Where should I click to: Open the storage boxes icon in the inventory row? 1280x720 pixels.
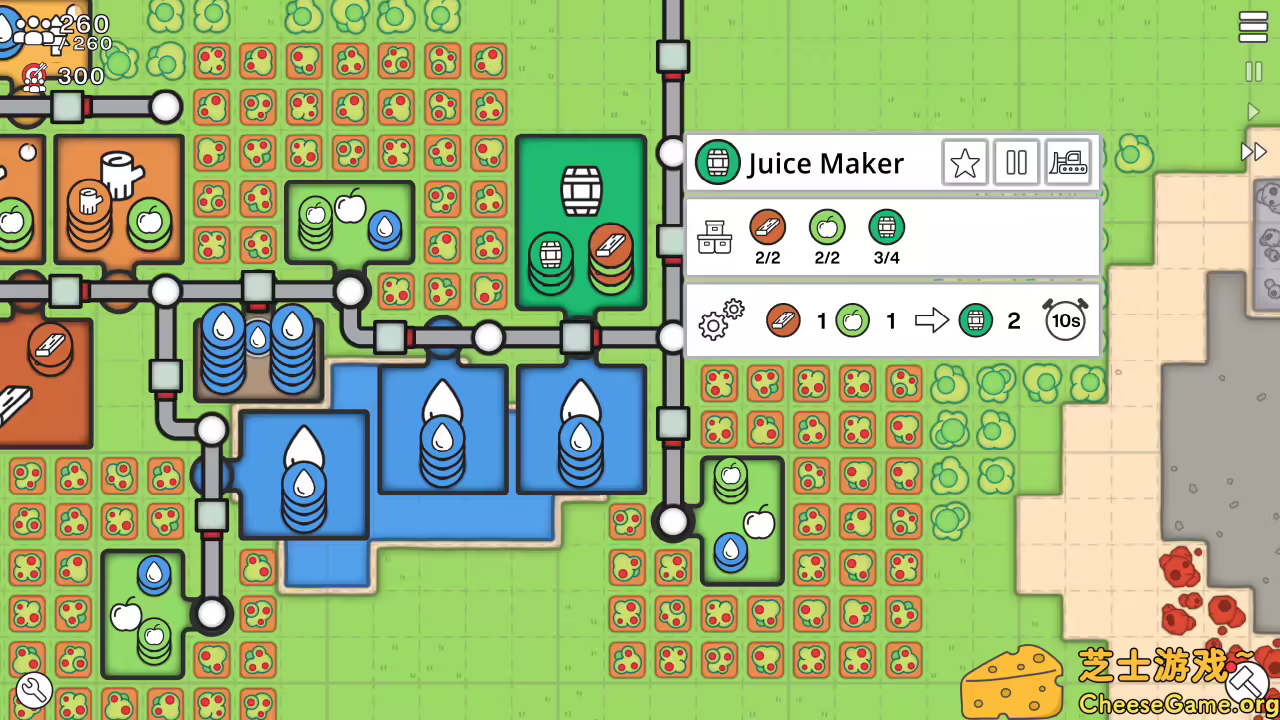point(715,237)
